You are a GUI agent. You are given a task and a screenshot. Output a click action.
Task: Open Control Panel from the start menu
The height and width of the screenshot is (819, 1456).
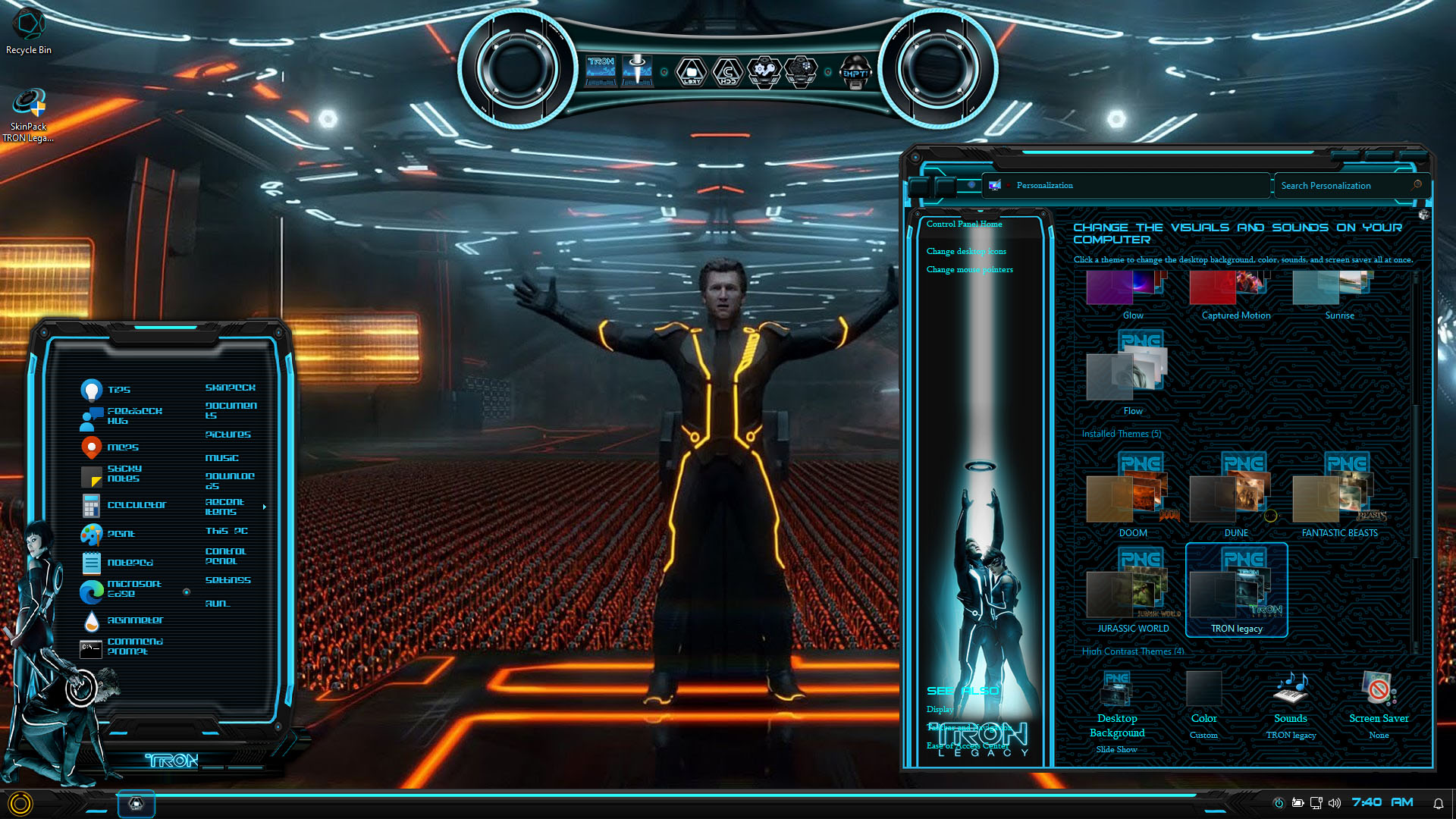tap(225, 556)
